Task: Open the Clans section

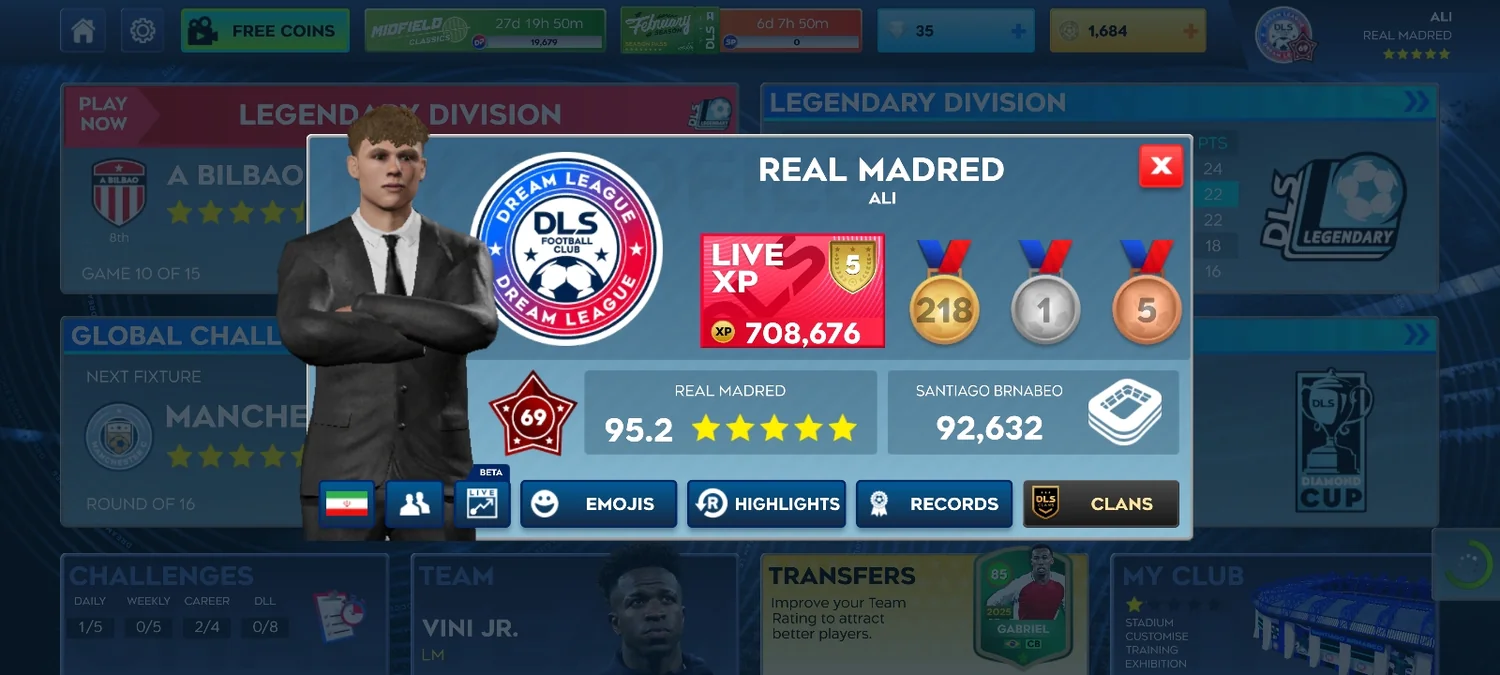Action: (x=1101, y=504)
